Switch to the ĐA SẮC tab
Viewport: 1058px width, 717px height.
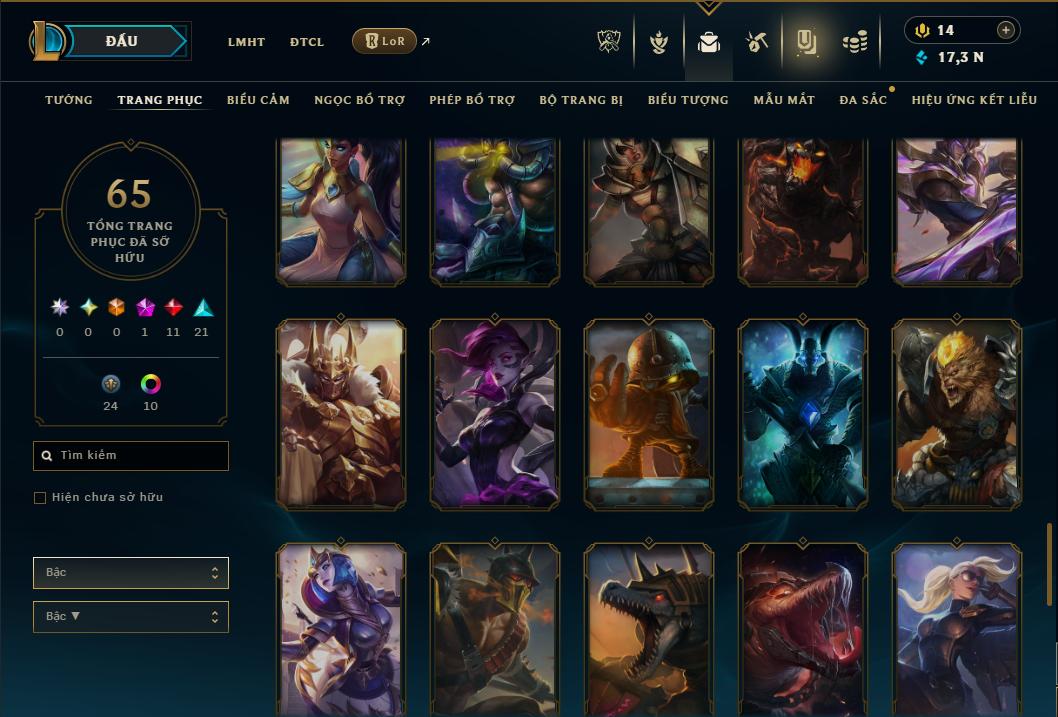pyautogui.click(x=863, y=100)
